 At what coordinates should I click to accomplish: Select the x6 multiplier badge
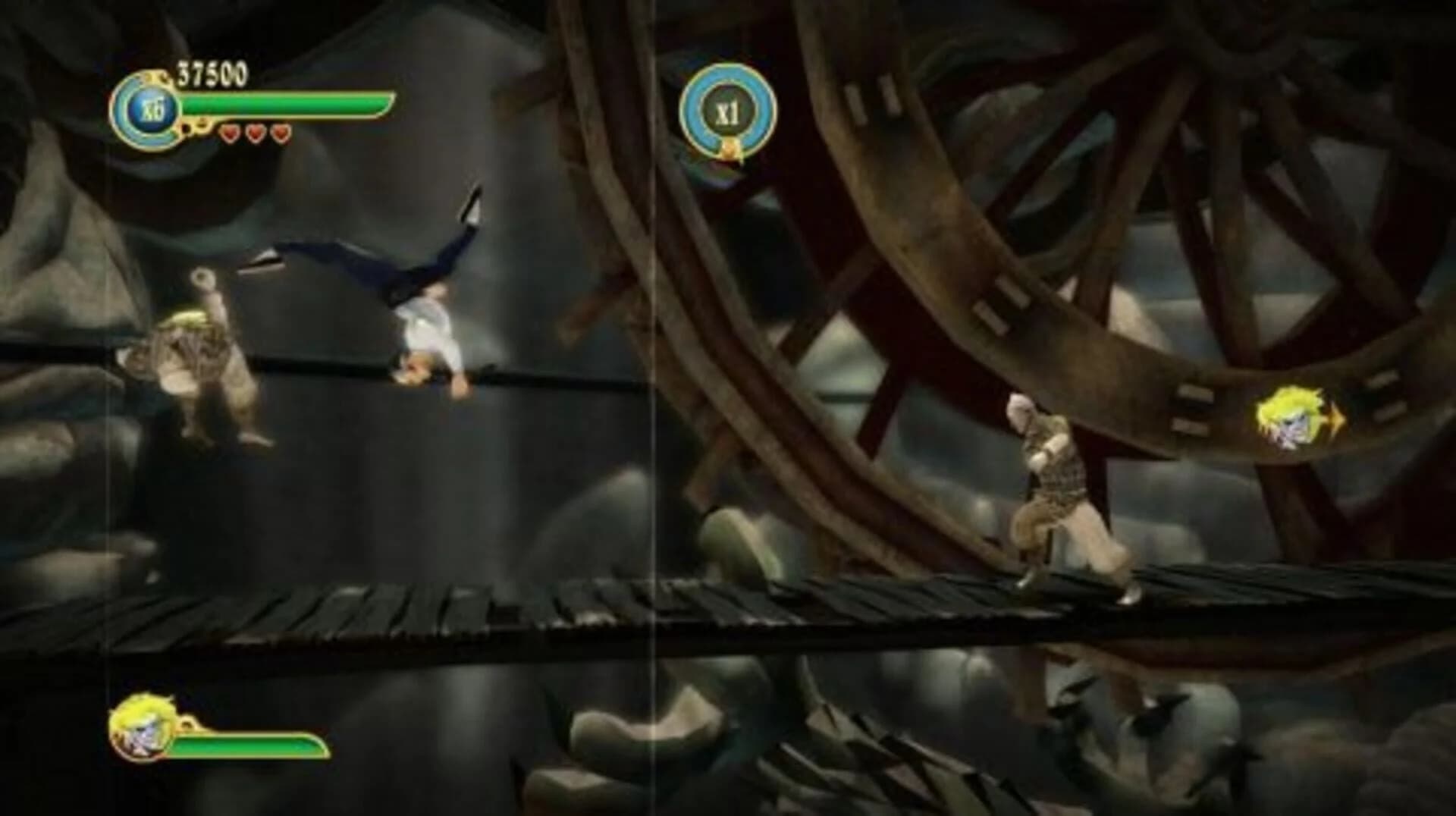(x=152, y=110)
